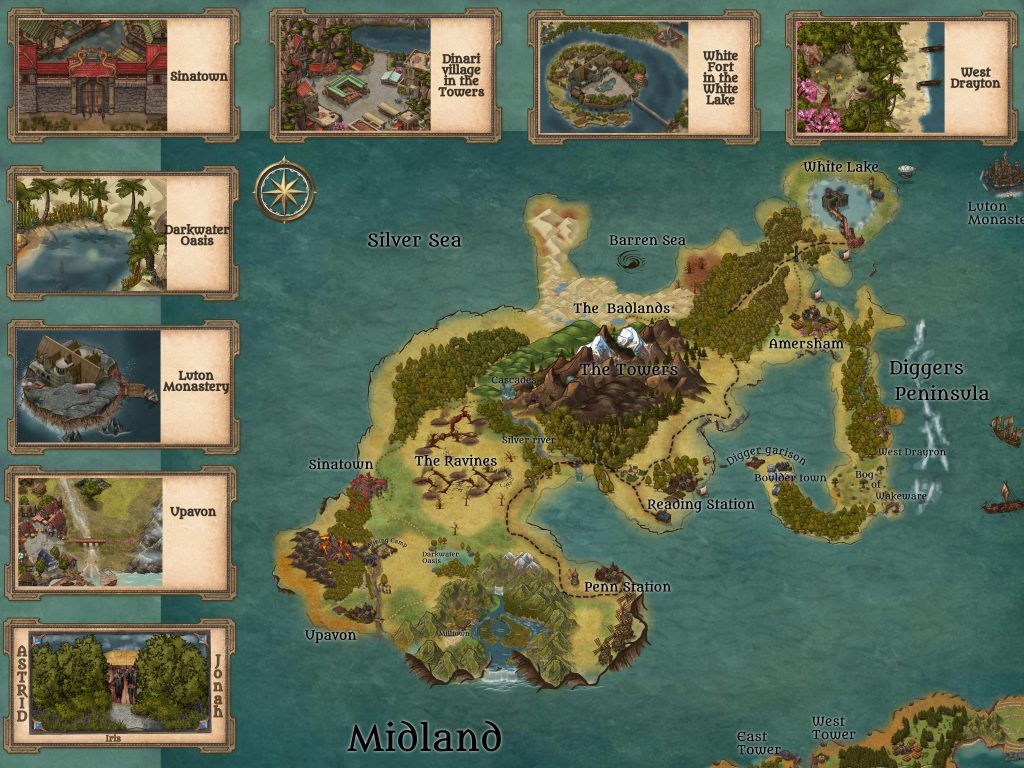This screenshot has width=1024, height=768.
Task: Choose The Ravines map label
Action: tap(456, 460)
